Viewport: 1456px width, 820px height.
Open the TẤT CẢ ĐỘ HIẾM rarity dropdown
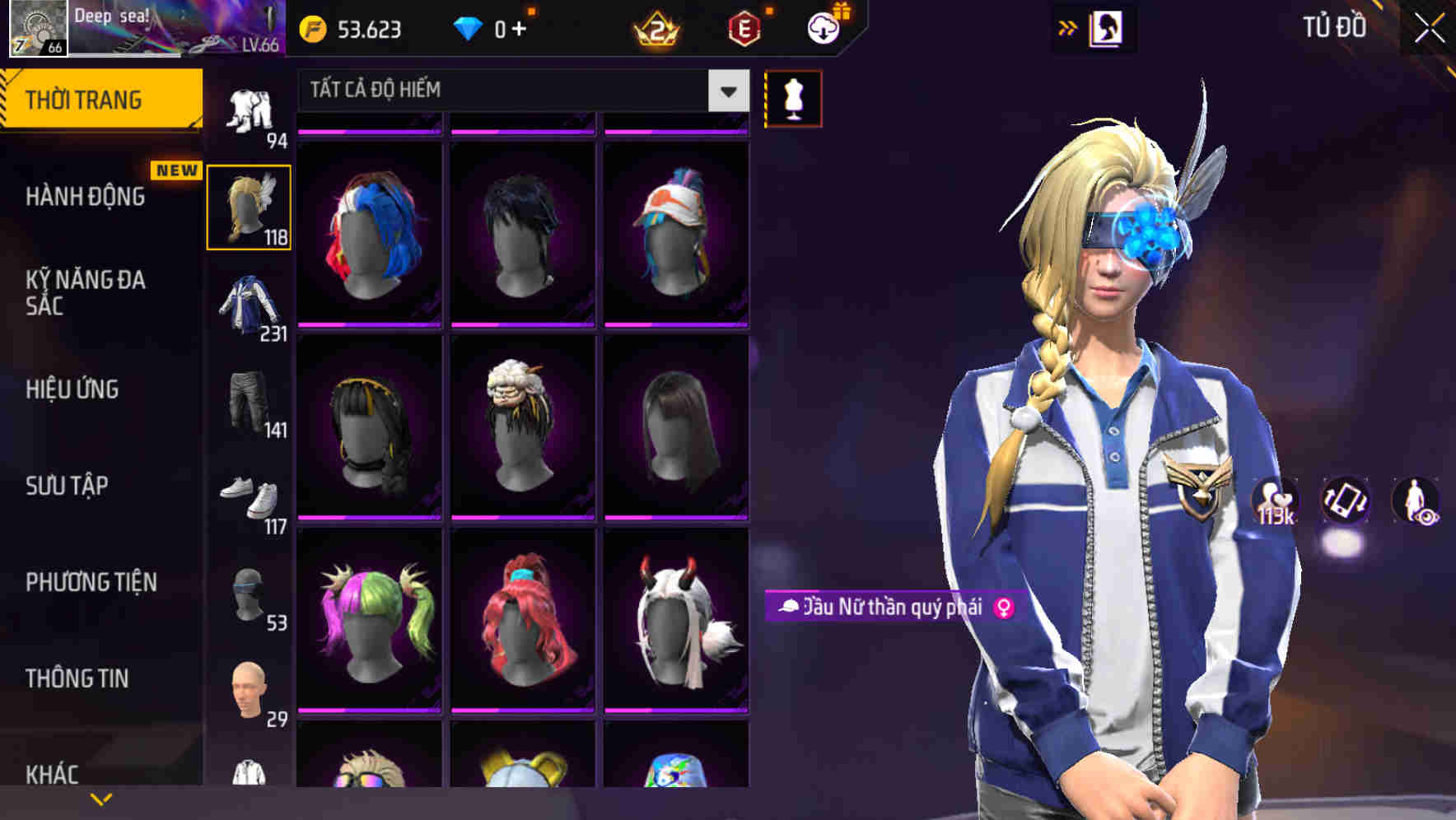click(x=511, y=91)
